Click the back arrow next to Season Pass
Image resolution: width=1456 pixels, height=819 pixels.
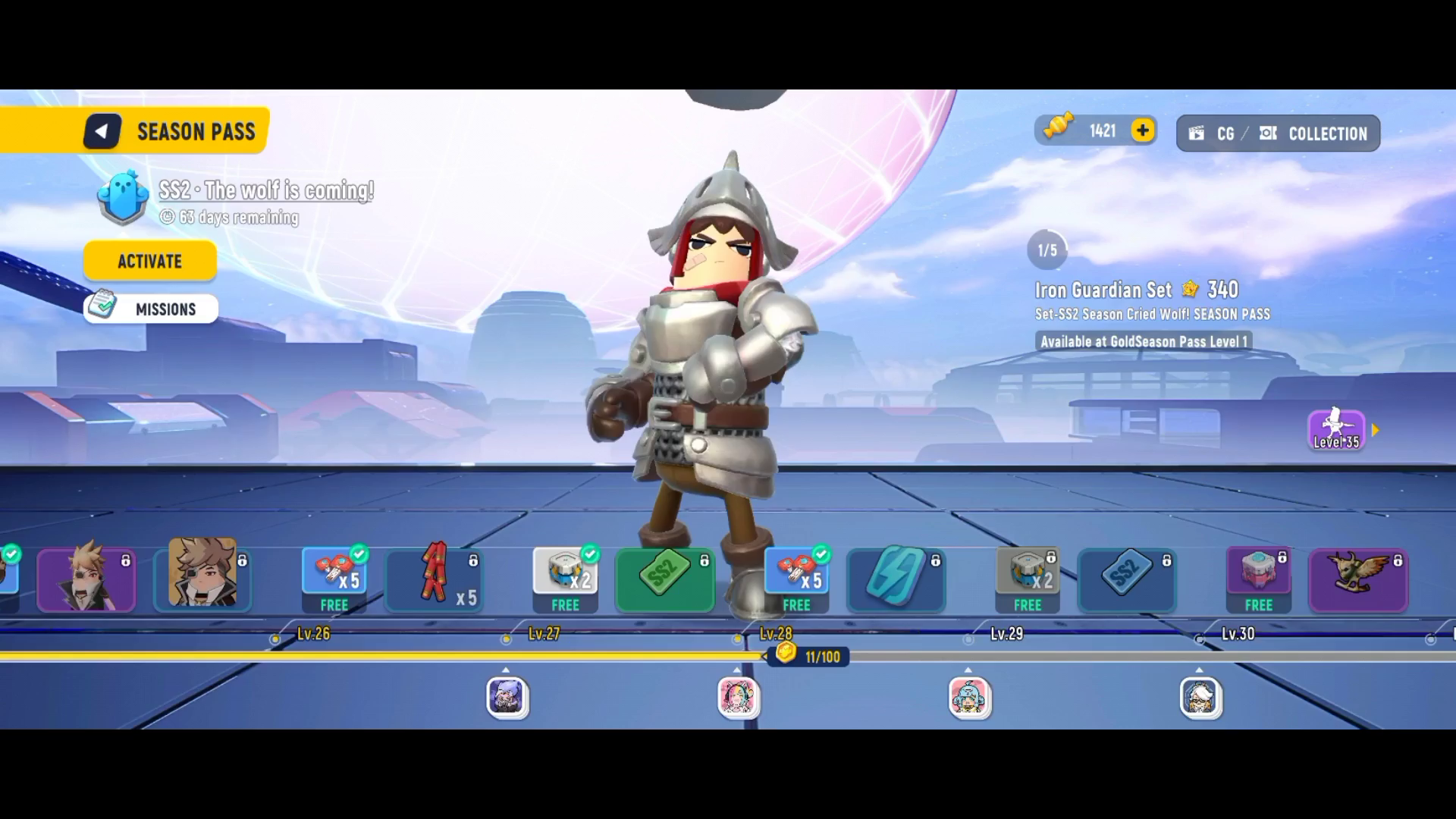click(x=102, y=130)
